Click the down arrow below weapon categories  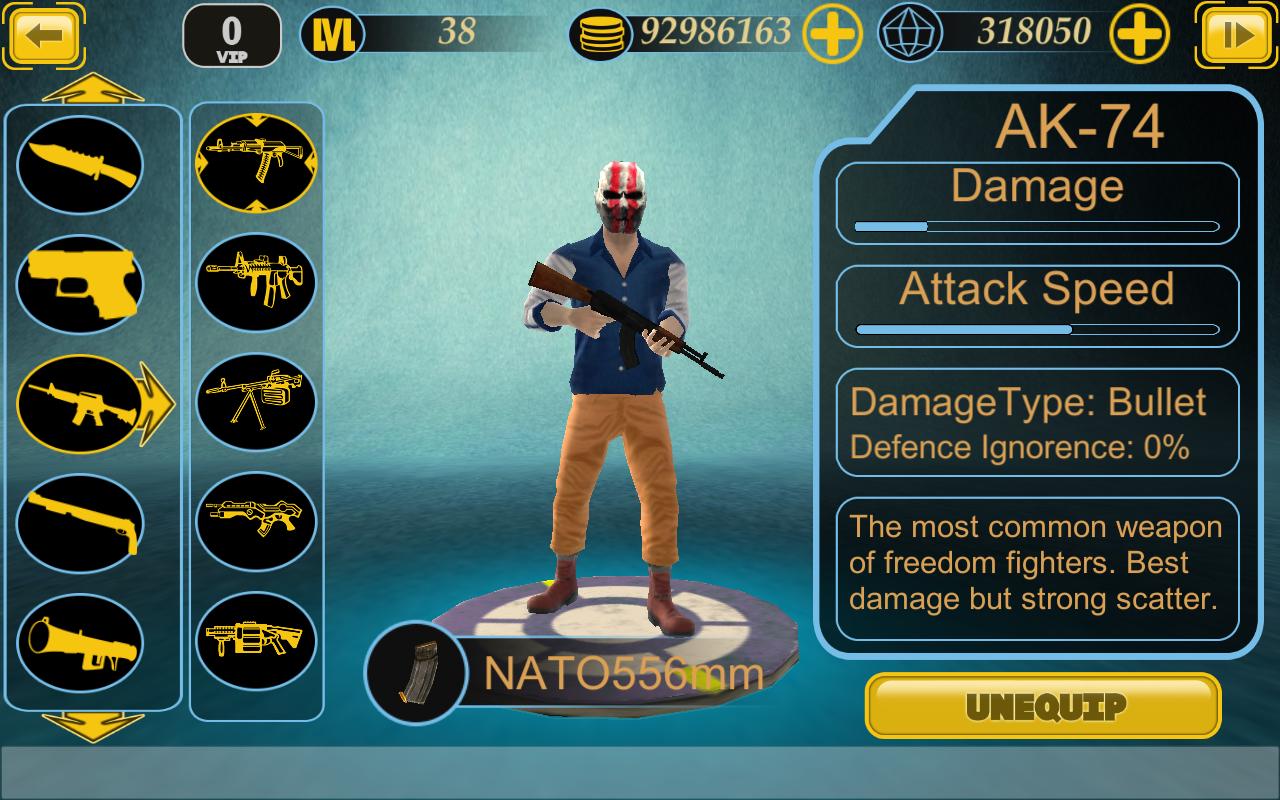[93, 726]
